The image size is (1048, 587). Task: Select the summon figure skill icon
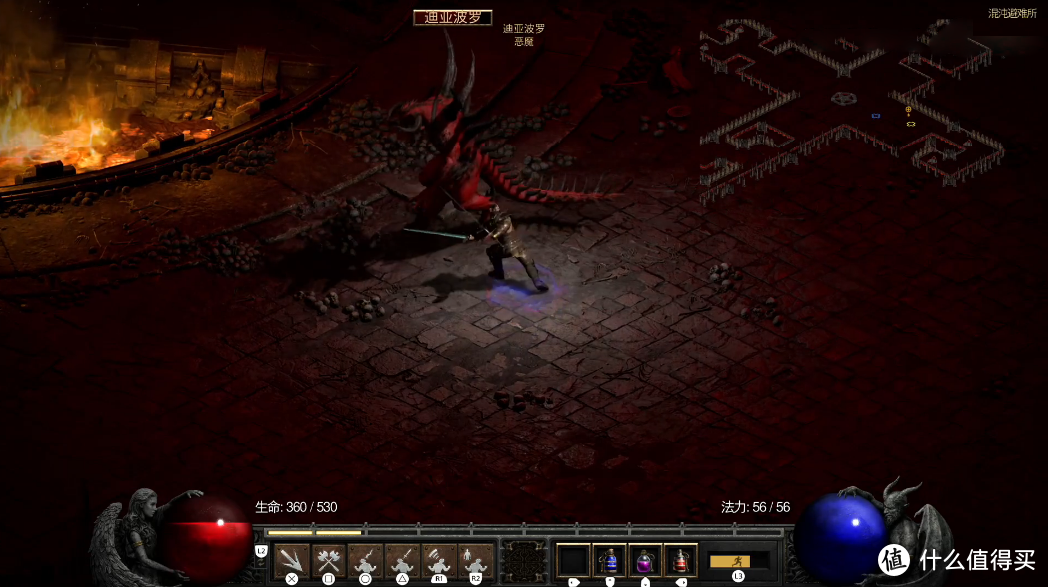475,561
